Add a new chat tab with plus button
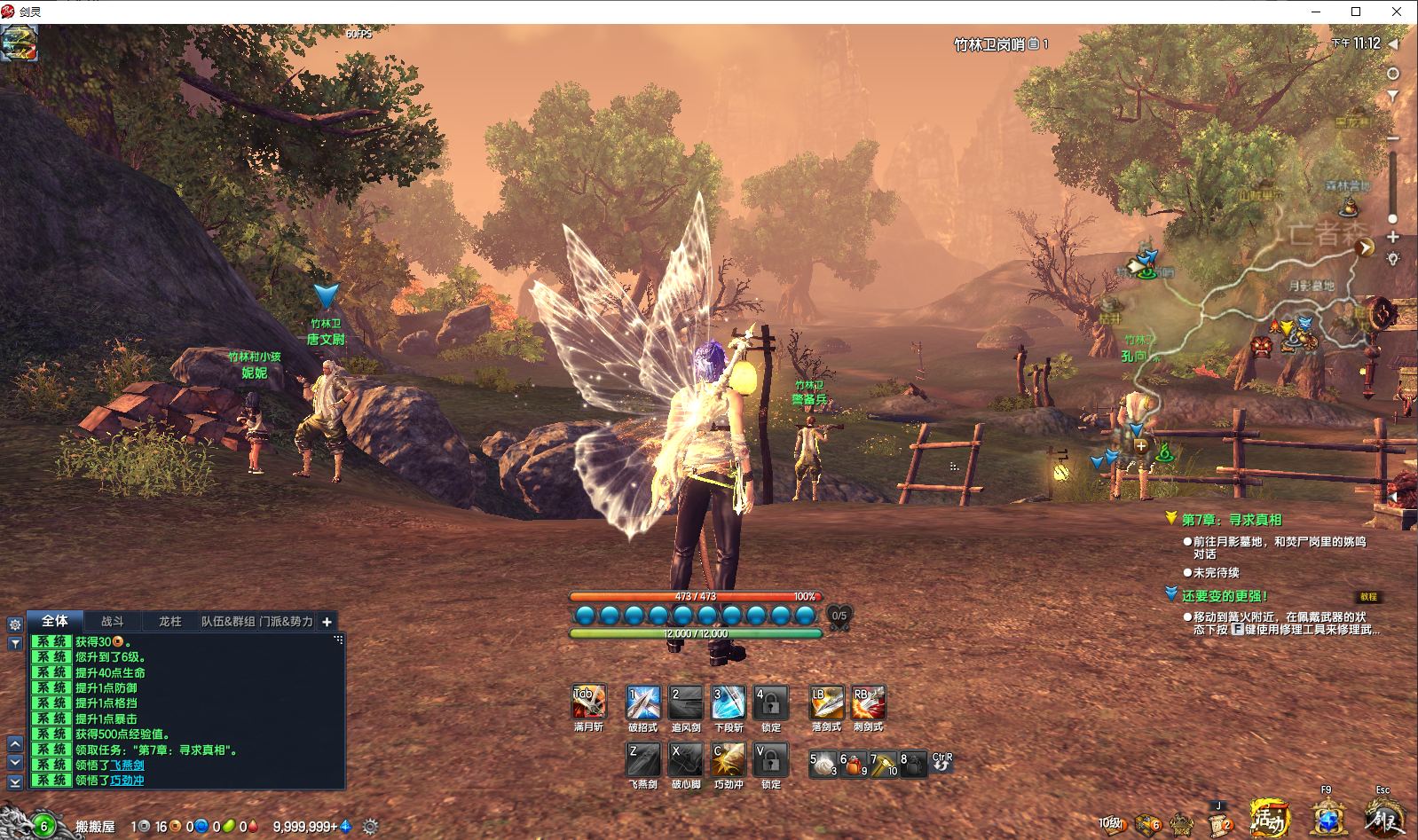This screenshot has width=1418, height=840. (327, 622)
